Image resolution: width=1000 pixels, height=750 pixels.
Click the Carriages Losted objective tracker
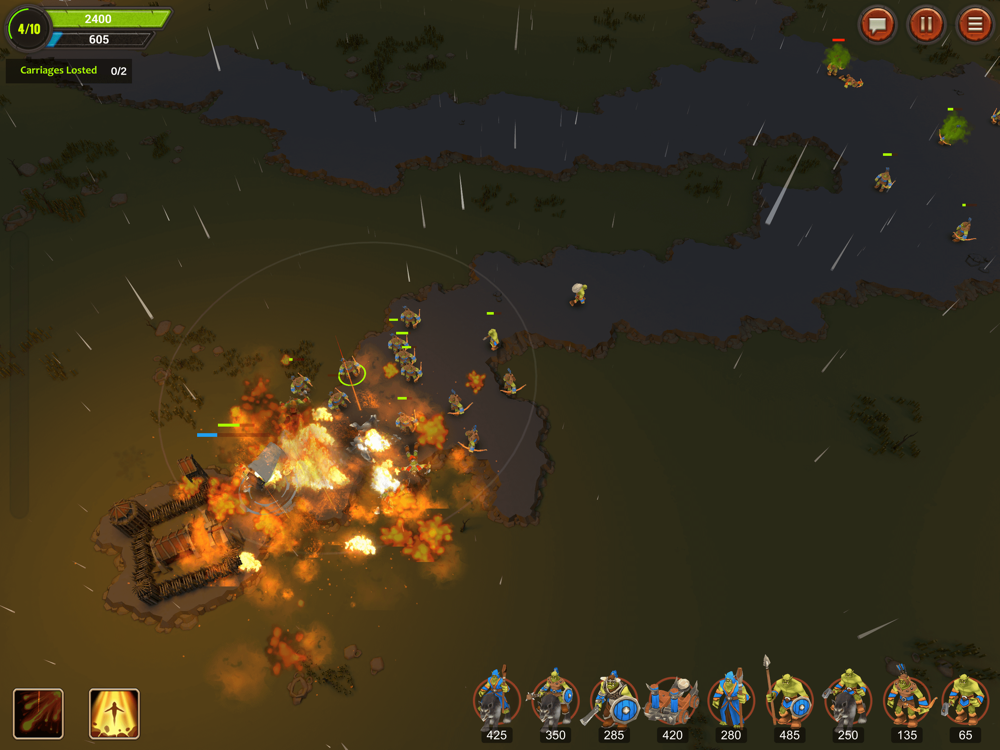coord(69,71)
